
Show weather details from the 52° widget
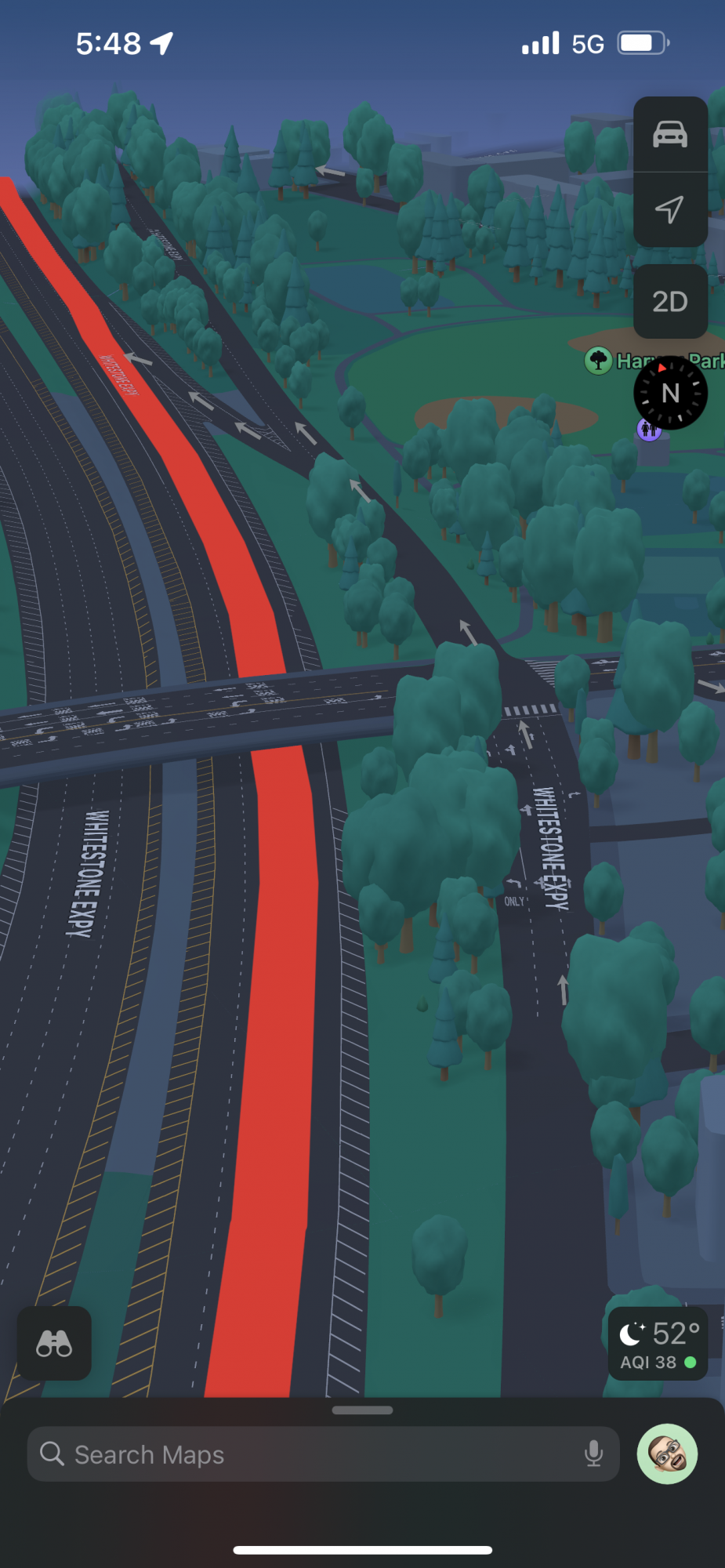coord(658,1343)
